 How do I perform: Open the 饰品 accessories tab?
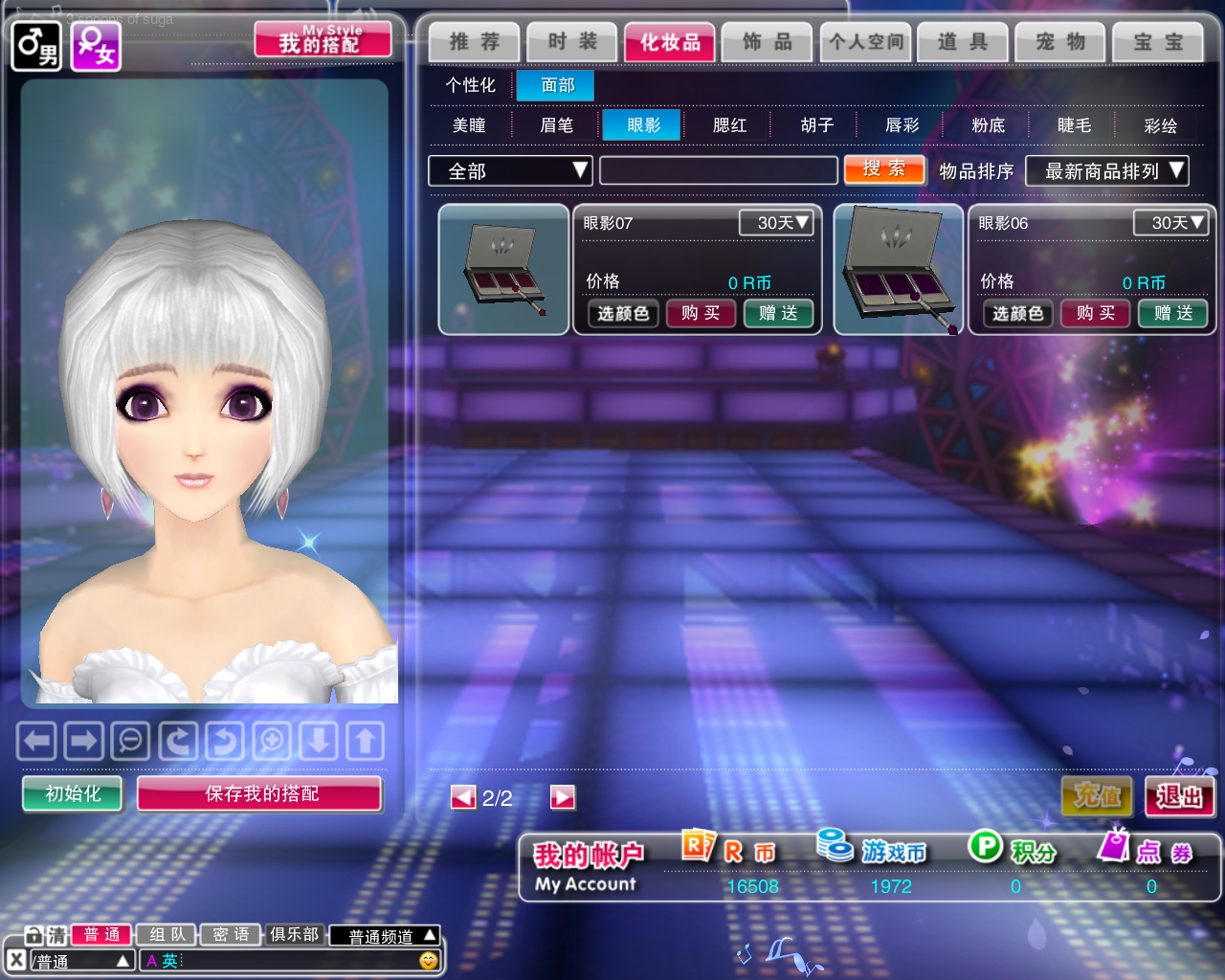[x=768, y=42]
